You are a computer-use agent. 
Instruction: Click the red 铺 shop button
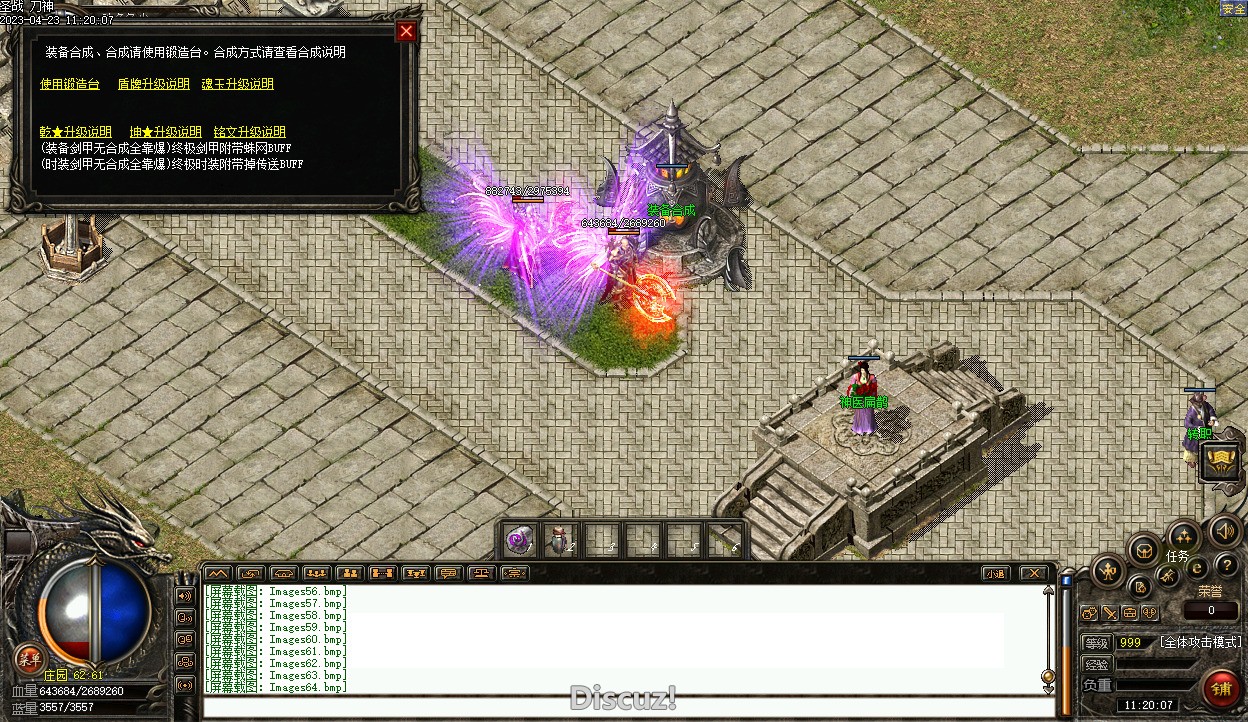coord(1220,689)
